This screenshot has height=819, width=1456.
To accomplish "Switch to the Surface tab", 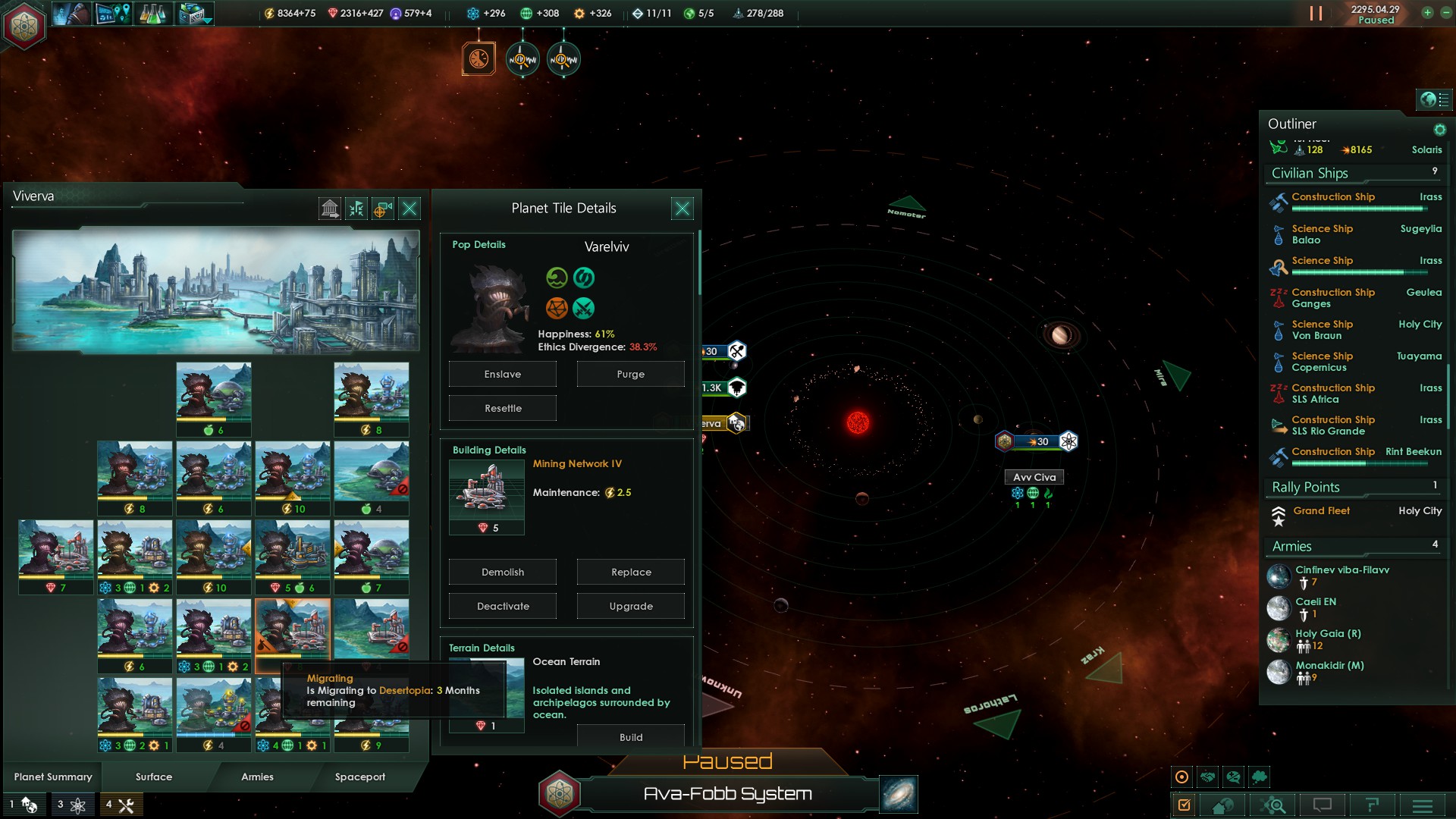I will (x=154, y=777).
